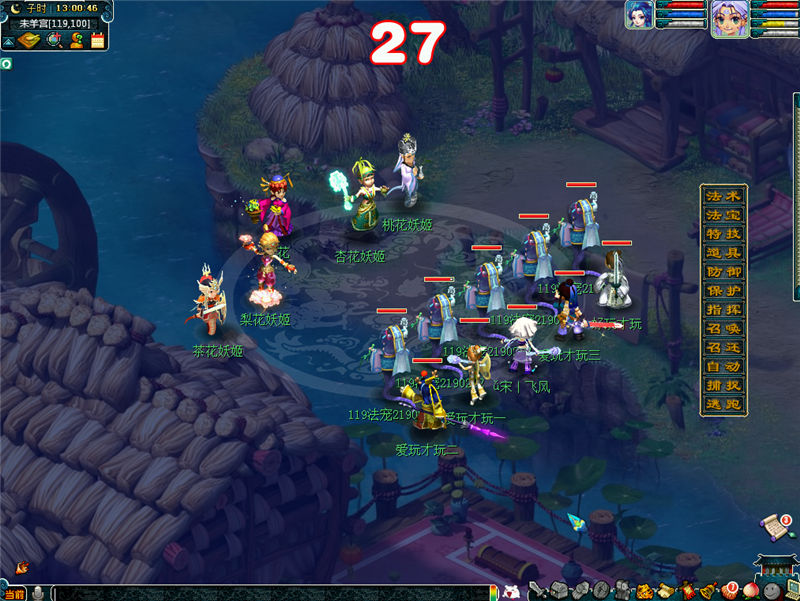Click the sword icon in bottom toolbar
The width and height of the screenshot is (800, 601).
coord(537,591)
